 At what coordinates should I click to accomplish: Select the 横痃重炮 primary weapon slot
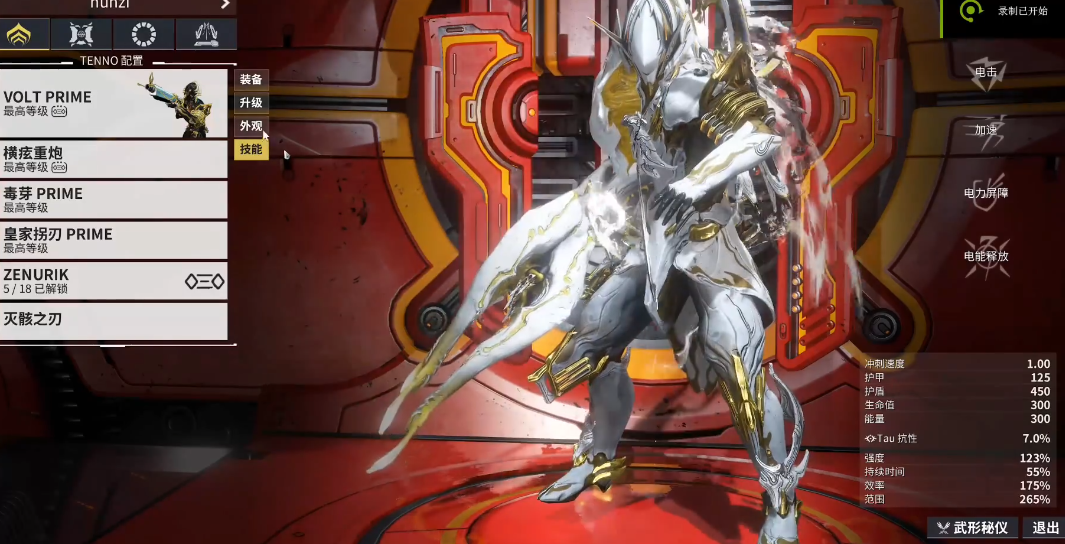click(113, 159)
